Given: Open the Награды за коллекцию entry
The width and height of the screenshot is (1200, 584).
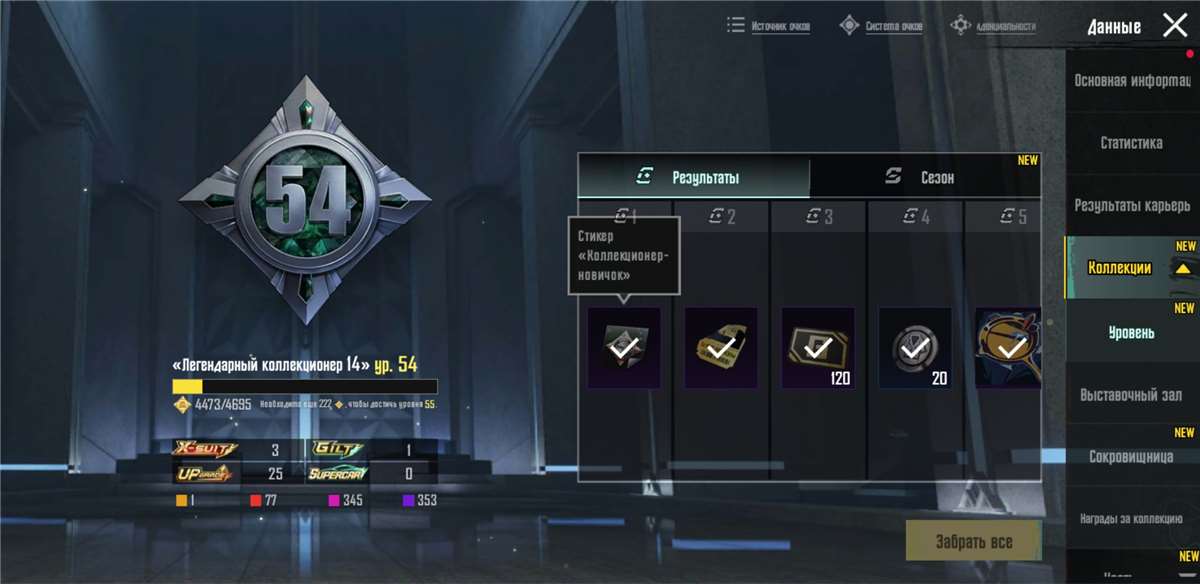Looking at the screenshot, I should coord(1131,518).
